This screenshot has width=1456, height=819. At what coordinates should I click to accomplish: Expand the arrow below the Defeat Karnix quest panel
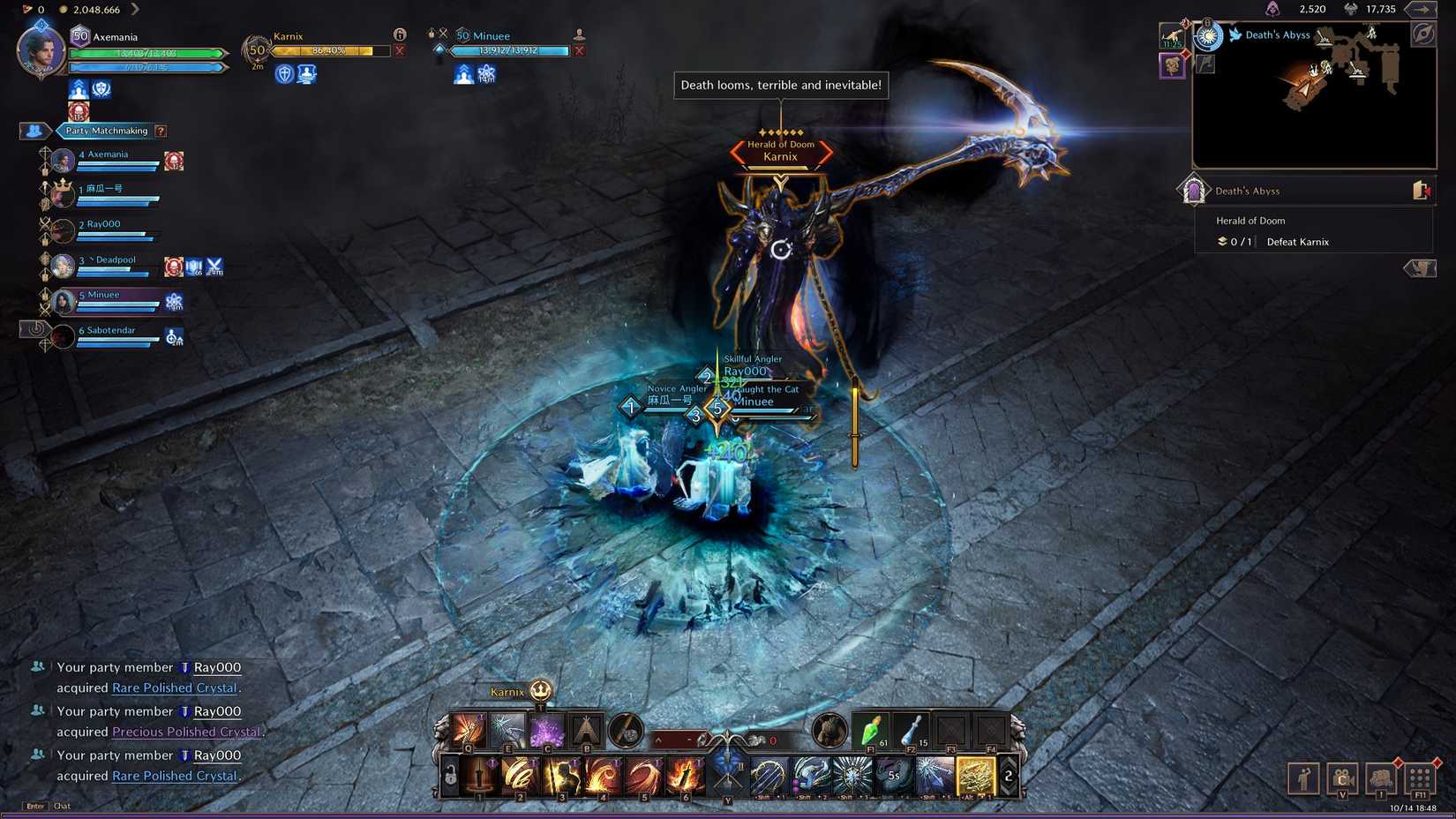[1421, 268]
